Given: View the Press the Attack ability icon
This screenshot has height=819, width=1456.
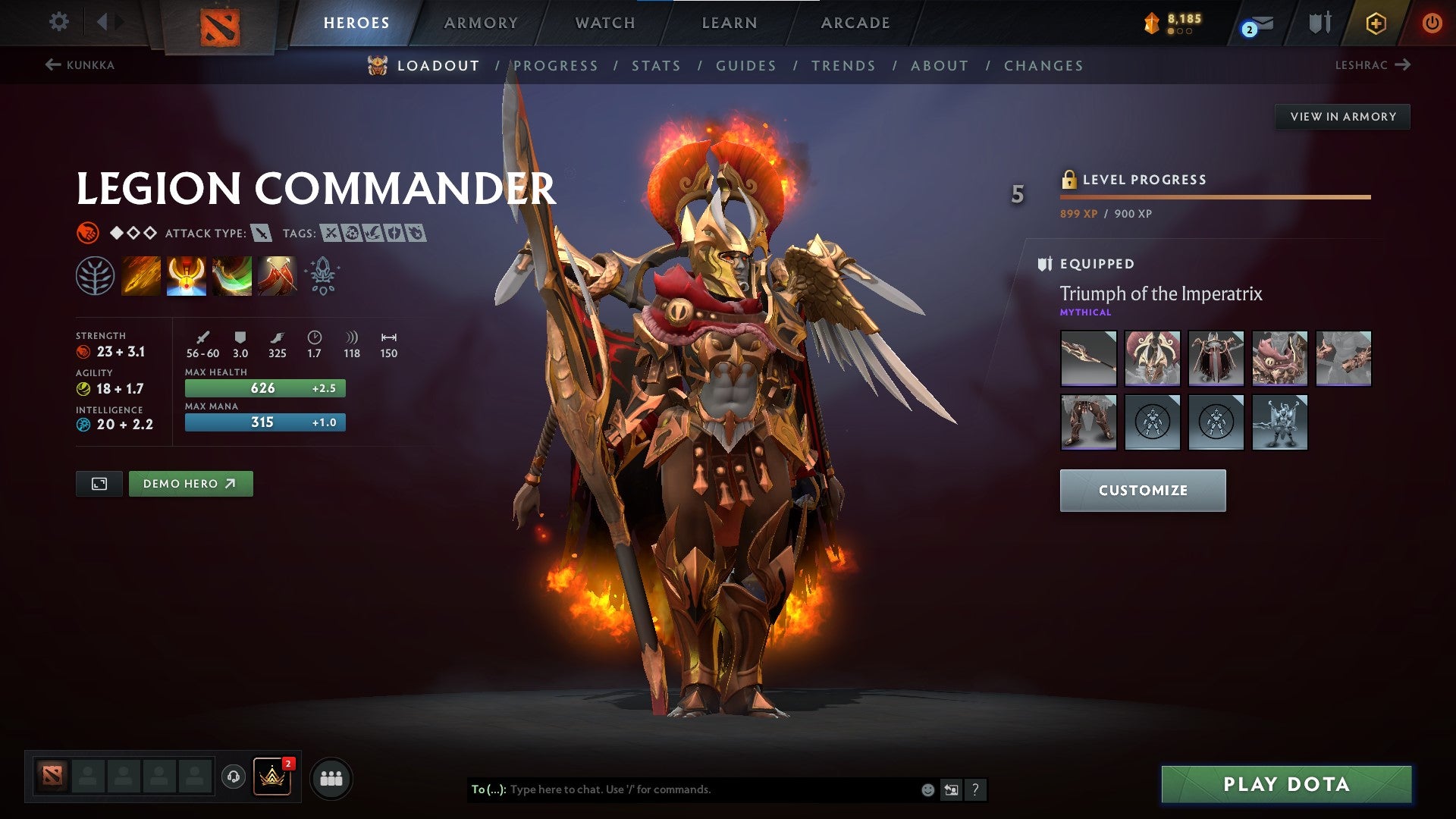Looking at the screenshot, I should tap(187, 275).
